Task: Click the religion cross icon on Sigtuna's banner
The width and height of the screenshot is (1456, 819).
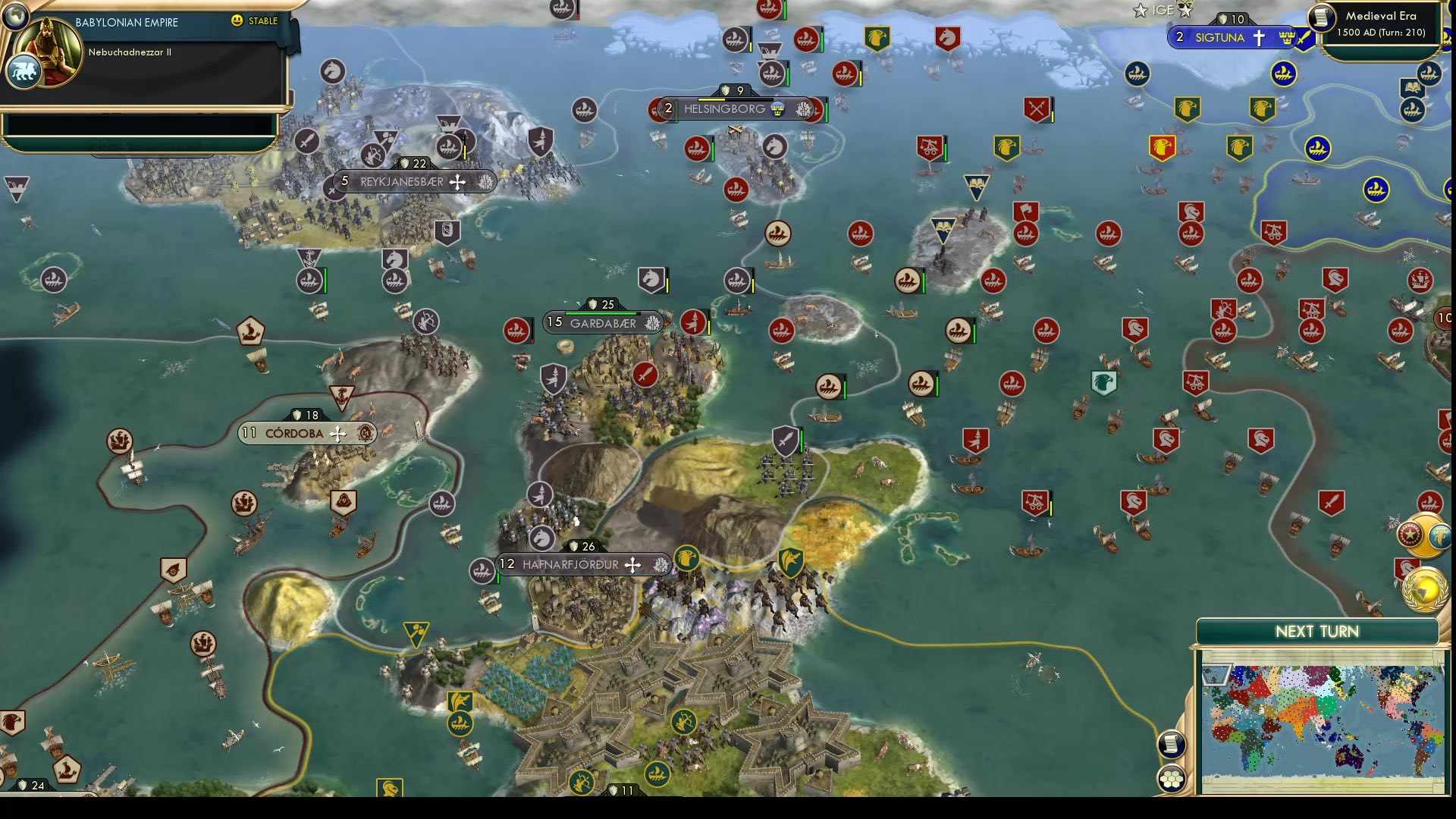Action: [x=1260, y=36]
